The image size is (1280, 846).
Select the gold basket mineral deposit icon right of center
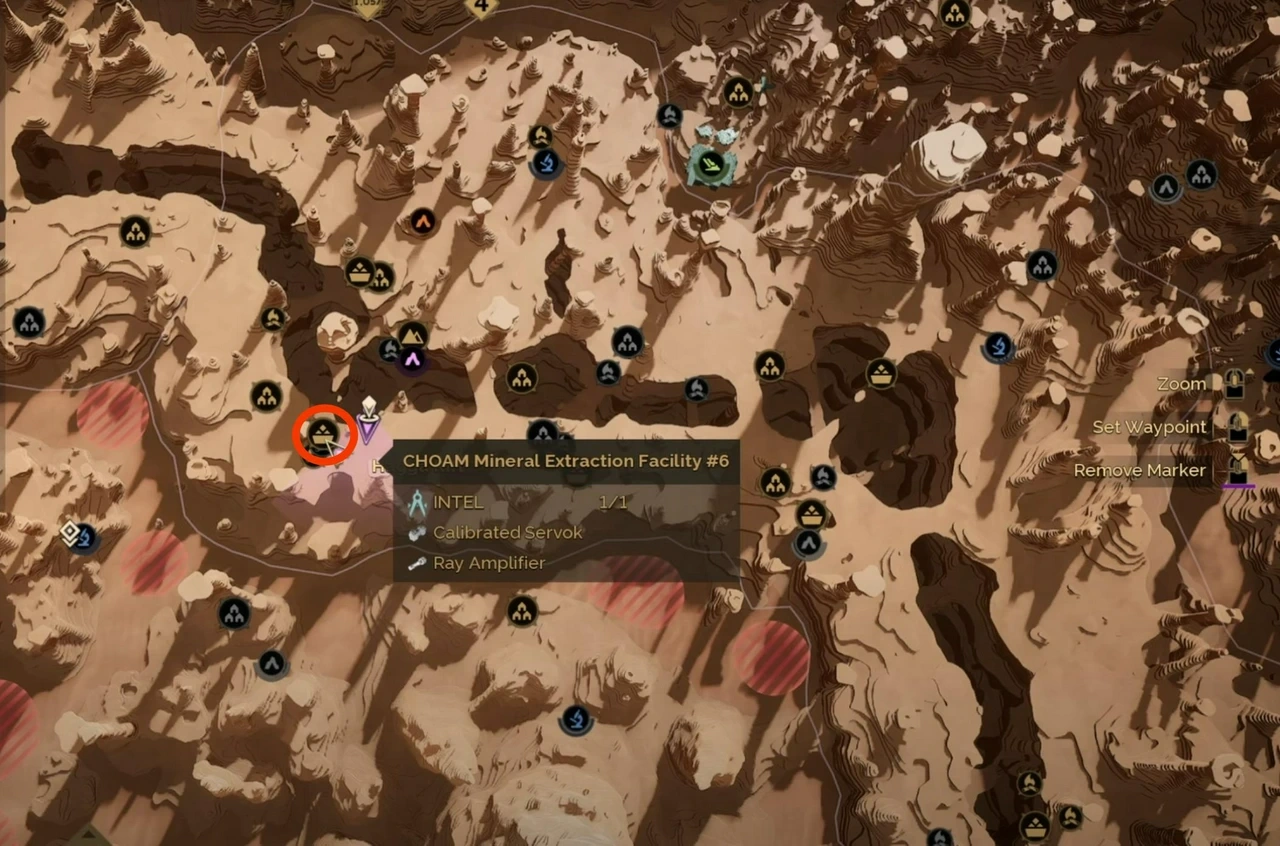880,373
